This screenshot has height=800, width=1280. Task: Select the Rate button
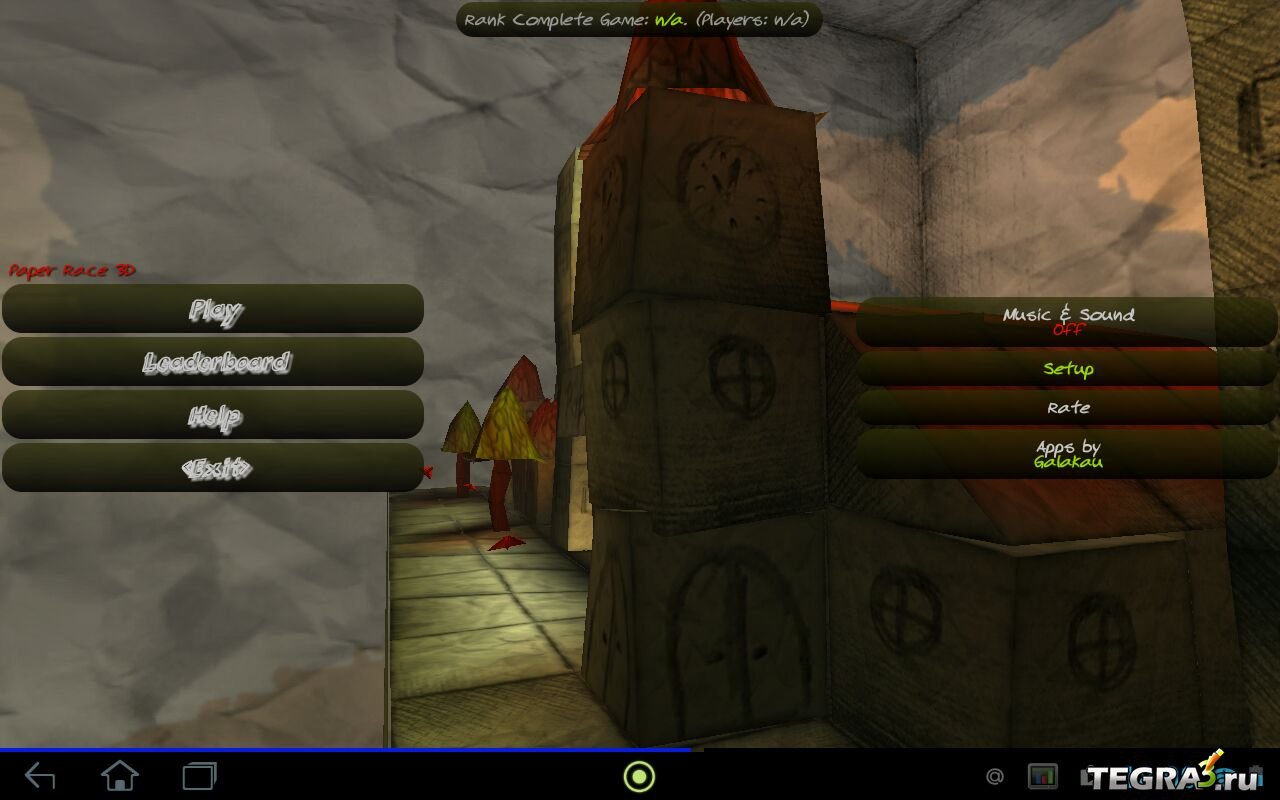pyautogui.click(x=1067, y=407)
